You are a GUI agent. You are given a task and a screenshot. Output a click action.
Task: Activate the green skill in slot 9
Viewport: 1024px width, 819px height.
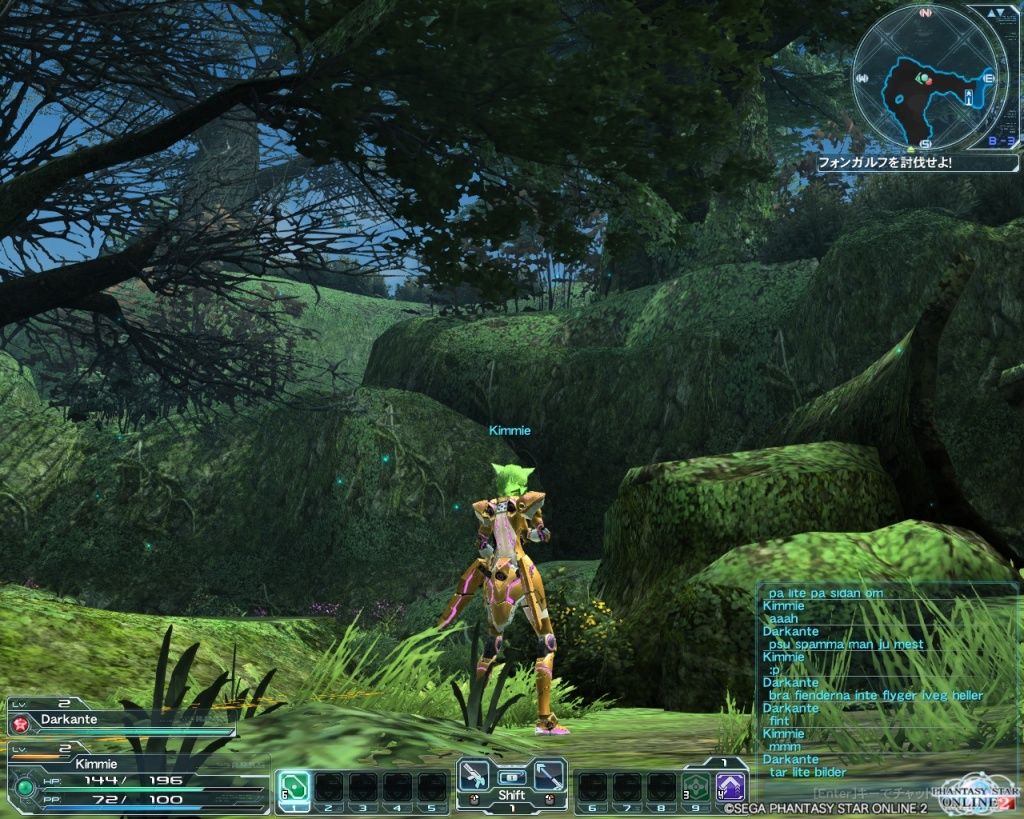tap(696, 785)
